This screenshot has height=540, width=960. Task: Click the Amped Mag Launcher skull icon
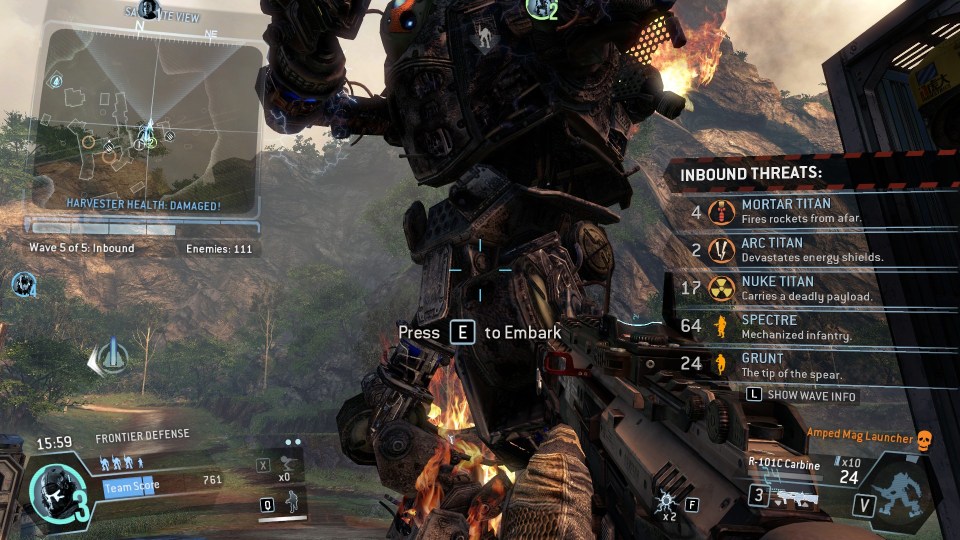coord(924,438)
